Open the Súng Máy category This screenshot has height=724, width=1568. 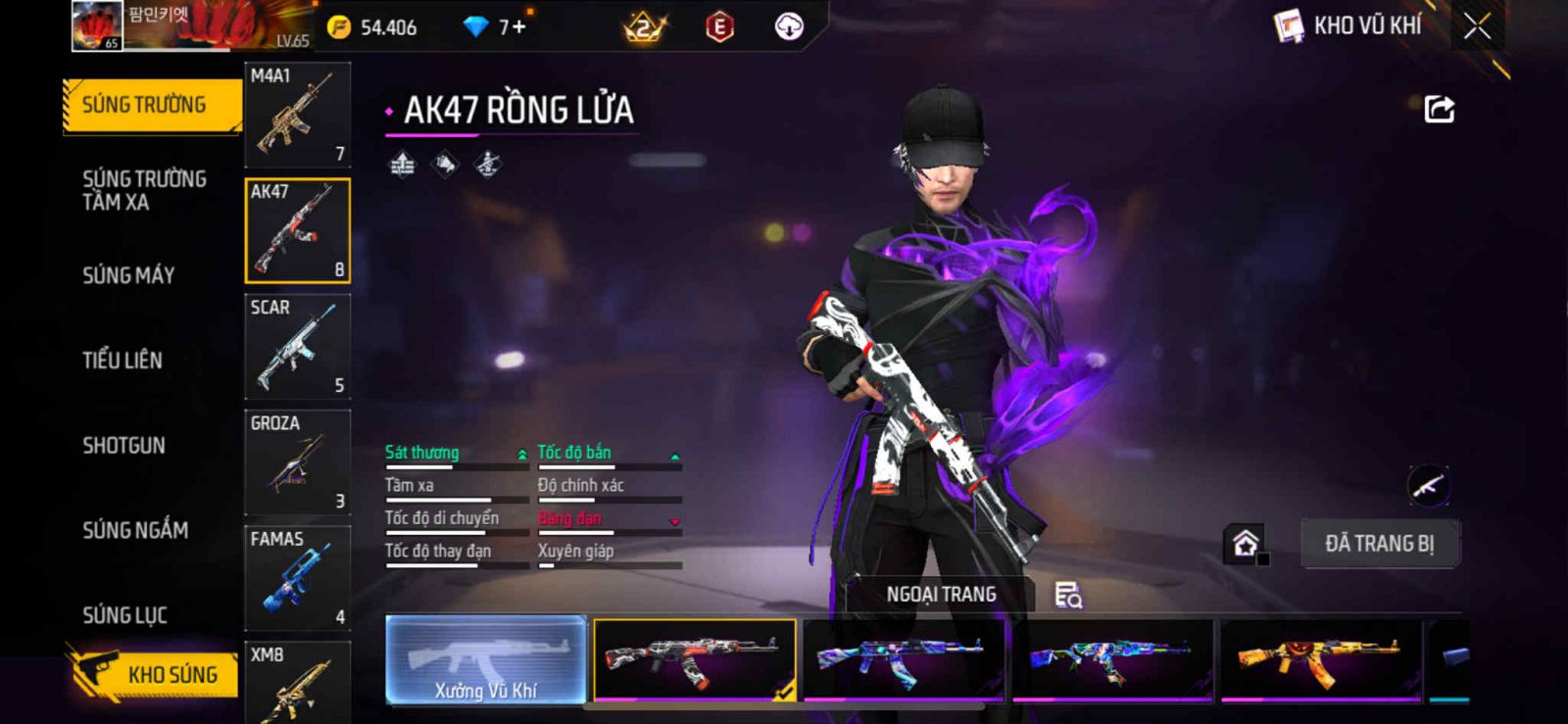tap(128, 275)
